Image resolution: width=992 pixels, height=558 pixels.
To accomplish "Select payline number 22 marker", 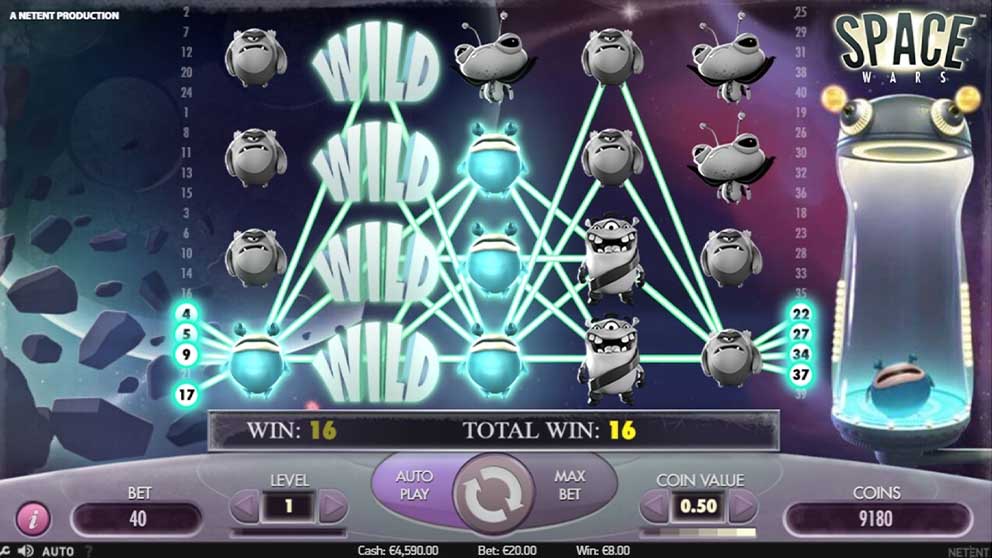I will pyautogui.click(x=801, y=314).
